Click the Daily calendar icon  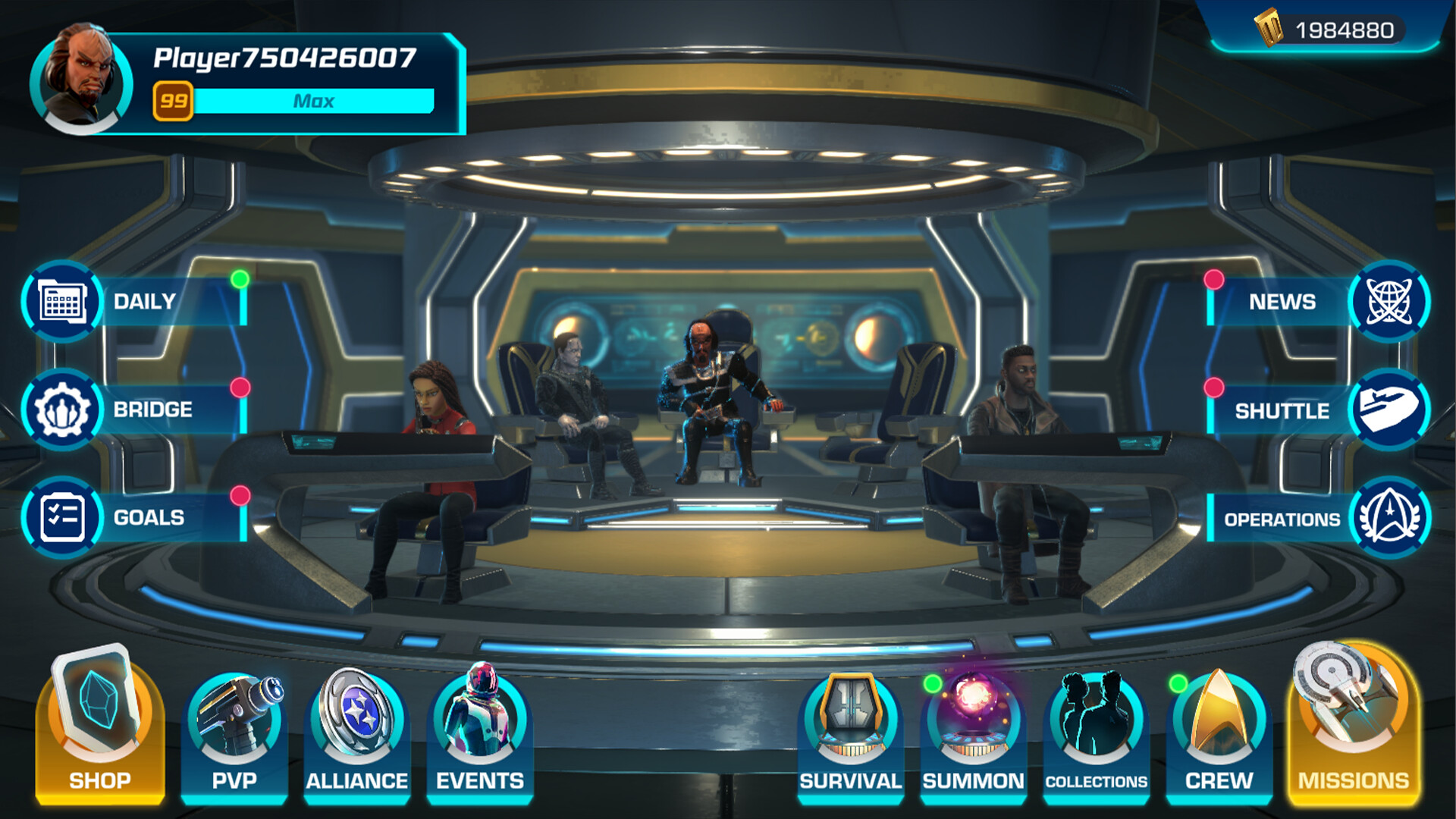(x=63, y=301)
